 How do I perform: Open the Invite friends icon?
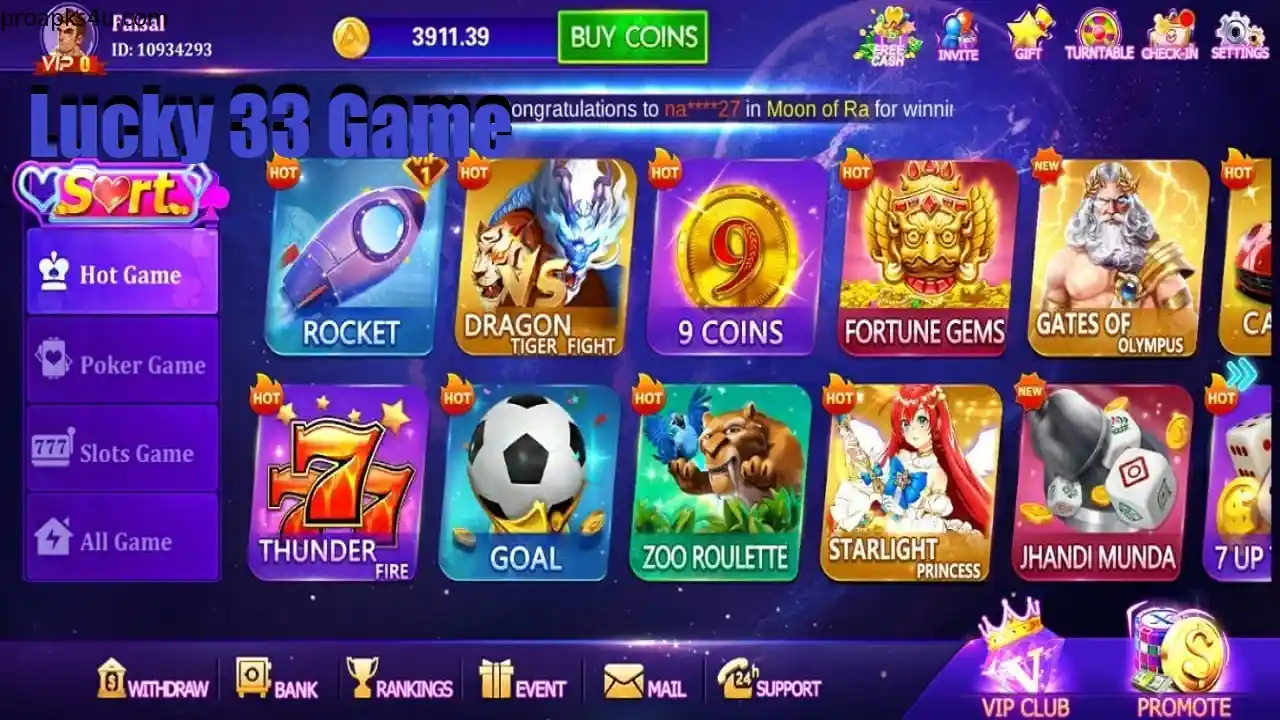tap(958, 32)
